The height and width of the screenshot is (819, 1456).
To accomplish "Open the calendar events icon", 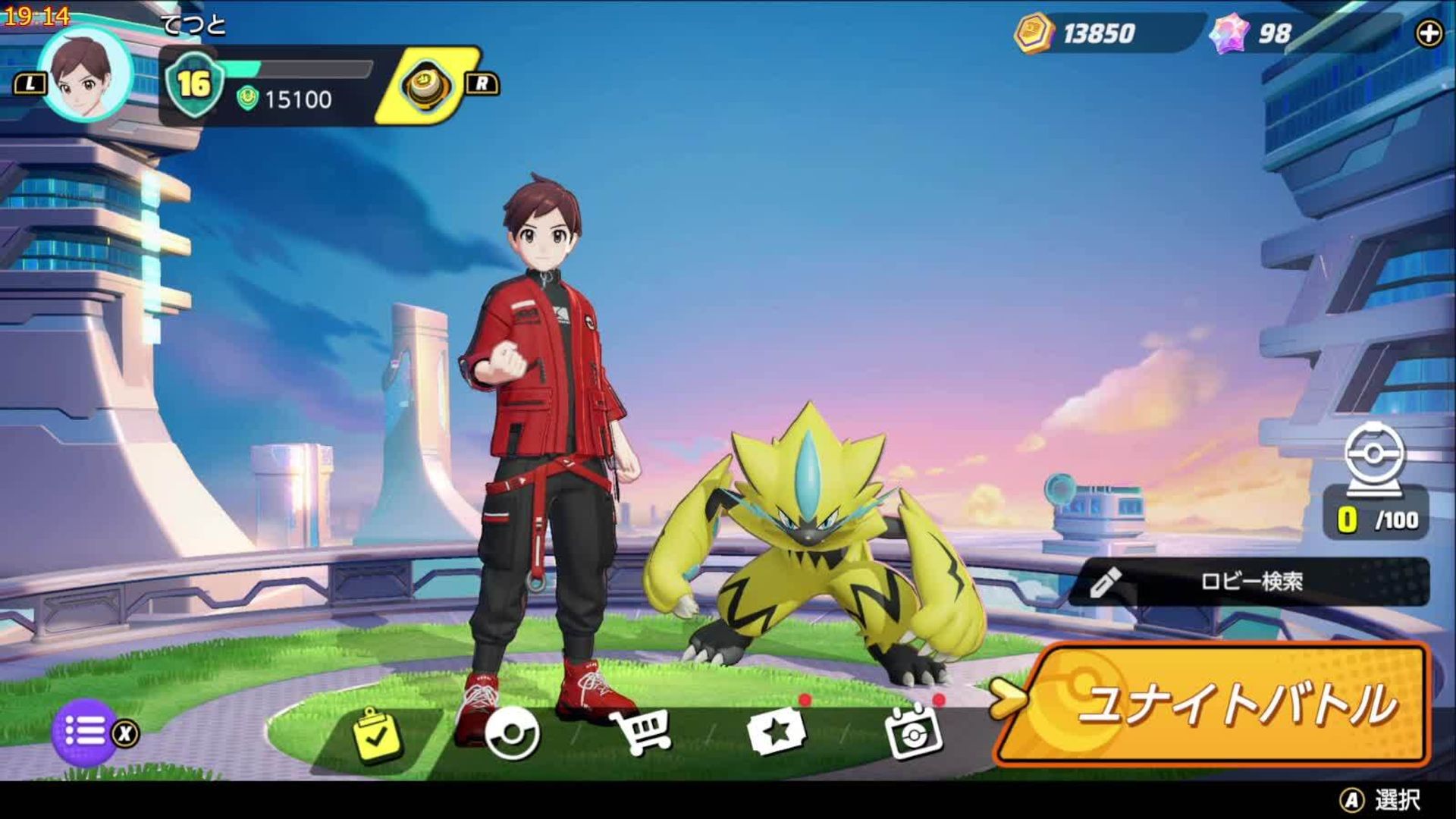I will click(913, 733).
